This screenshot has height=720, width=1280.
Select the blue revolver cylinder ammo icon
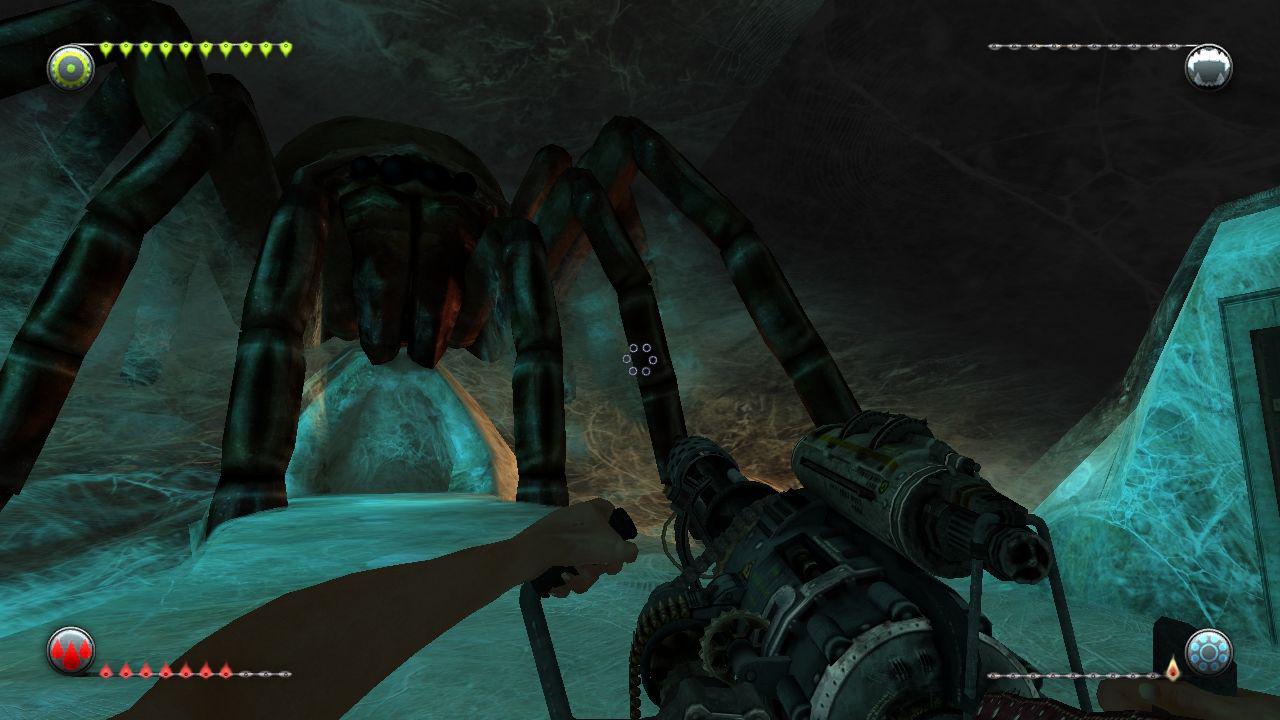pyautogui.click(x=1207, y=652)
